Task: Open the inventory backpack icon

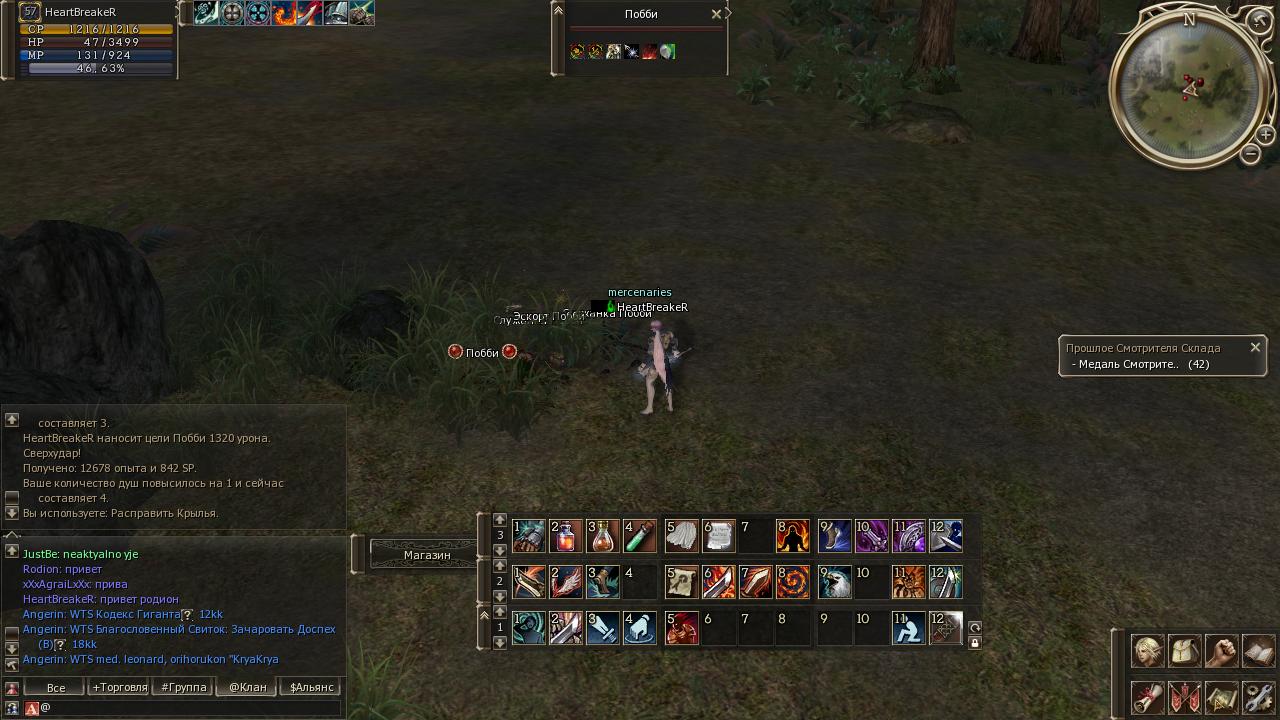Action: pyautogui.click(x=1184, y=651)
